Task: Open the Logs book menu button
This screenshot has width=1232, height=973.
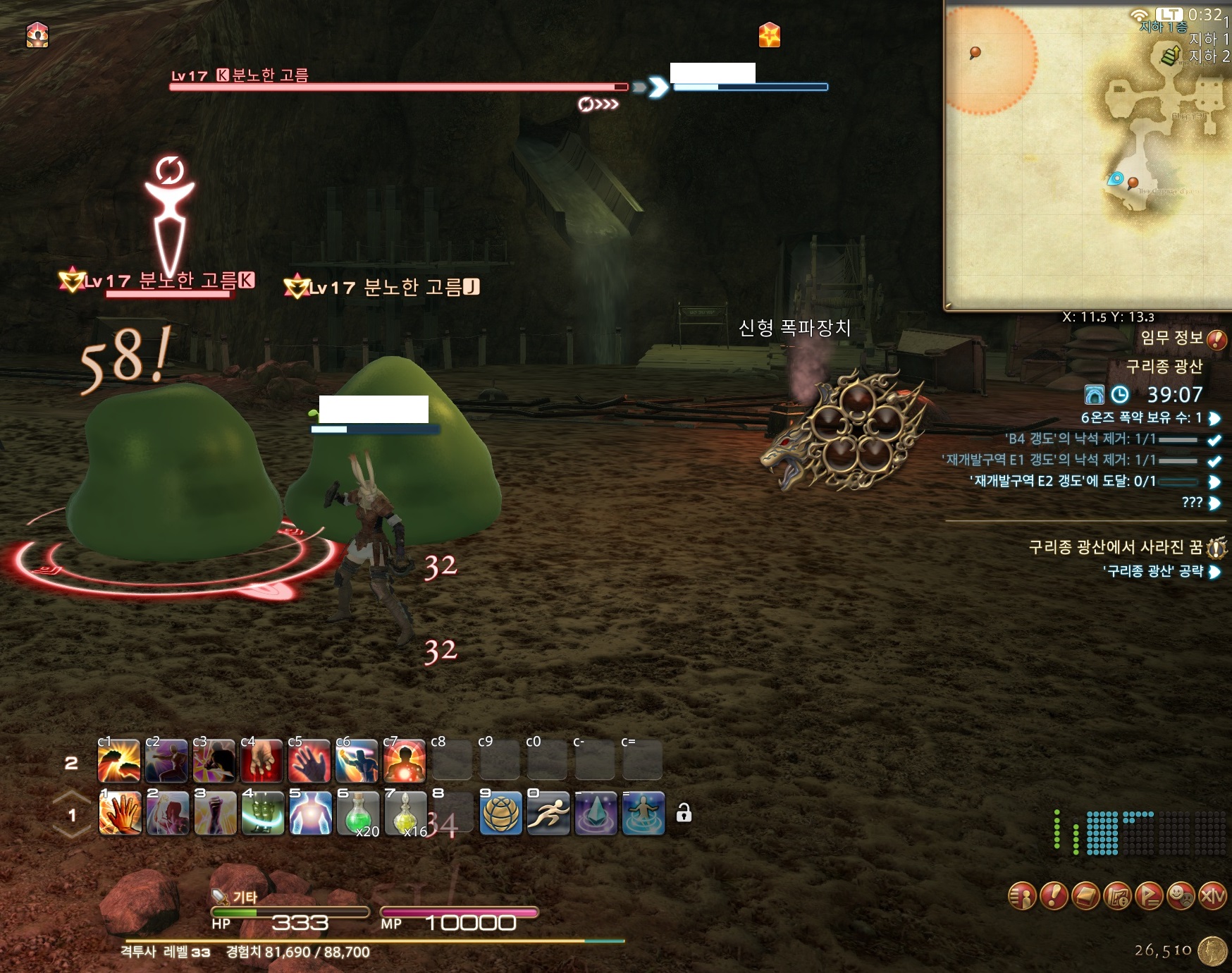Action: tap(1085, 895)
